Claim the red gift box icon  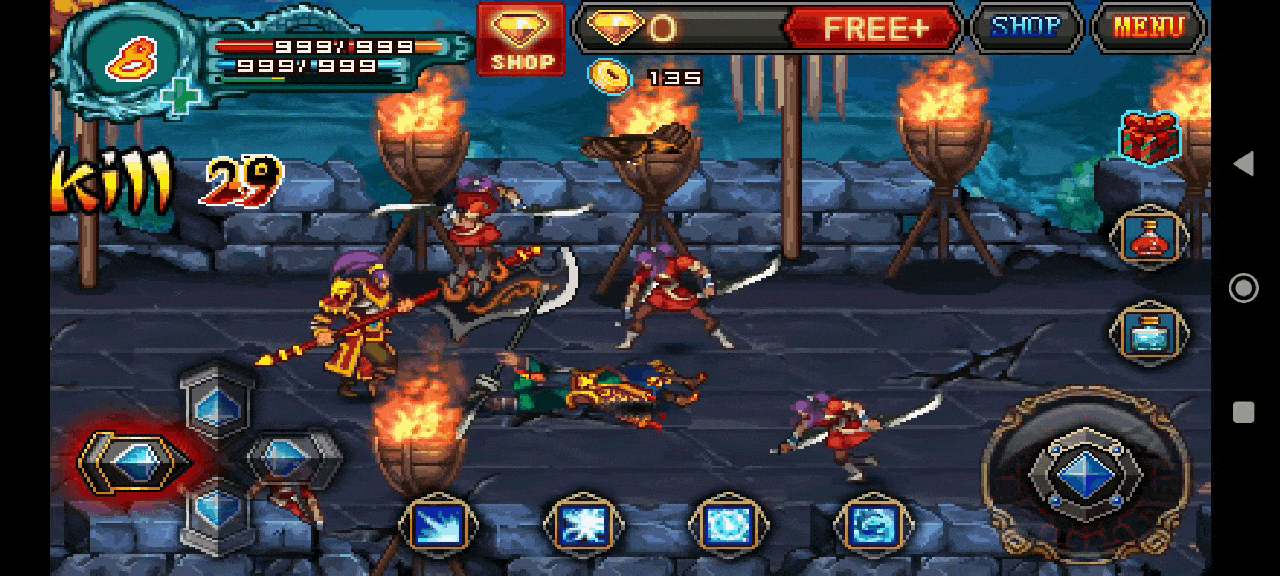pos(1150,137)
